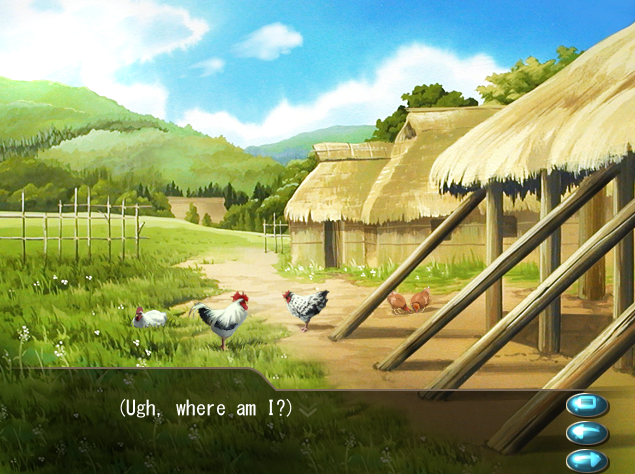Click the blue rectangle-icon oval button
Screen dimensions: 635x474
(x=587, y=405)
